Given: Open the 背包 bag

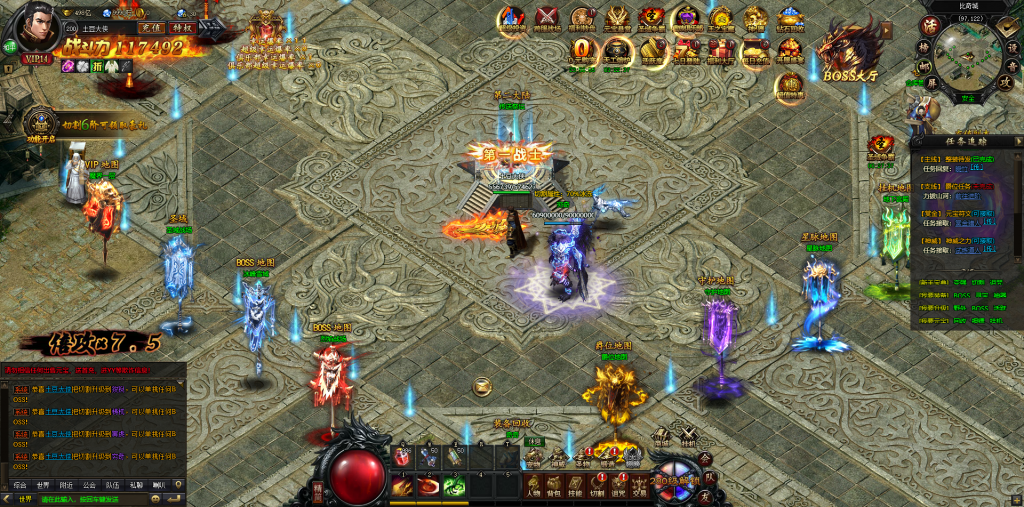Looking at the screenshot, I should click(x=554, y=486).
